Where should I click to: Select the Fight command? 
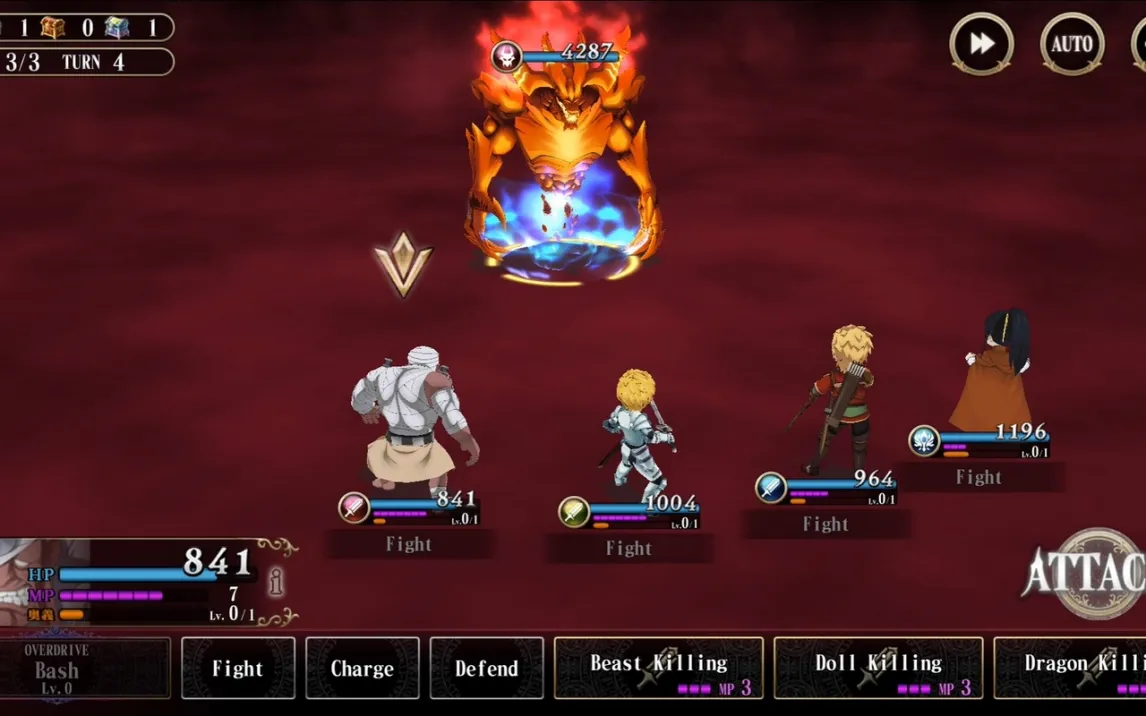(x=238, y=668)
